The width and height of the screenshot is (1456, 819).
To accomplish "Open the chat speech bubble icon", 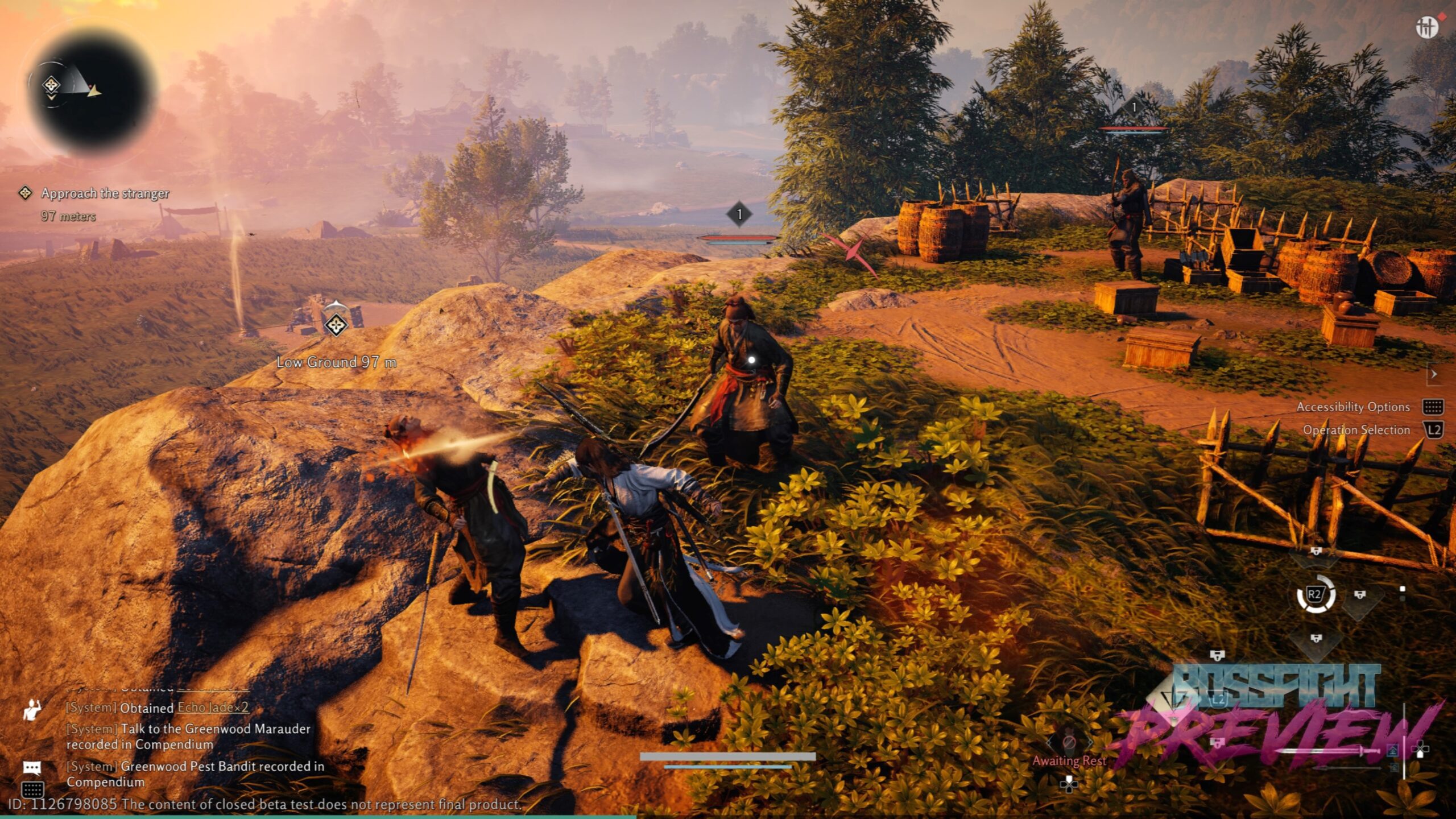I will click(32, 768).
